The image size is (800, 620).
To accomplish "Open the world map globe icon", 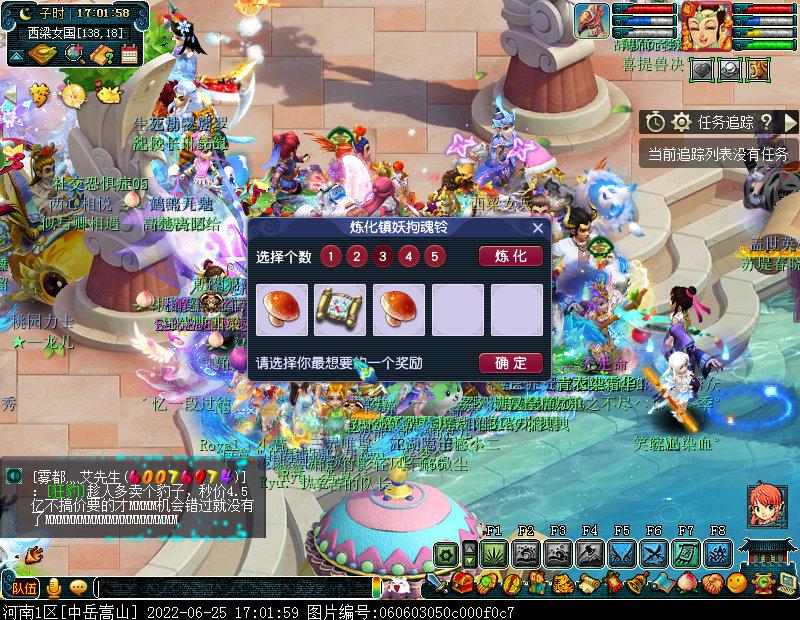I will point(73,54).
